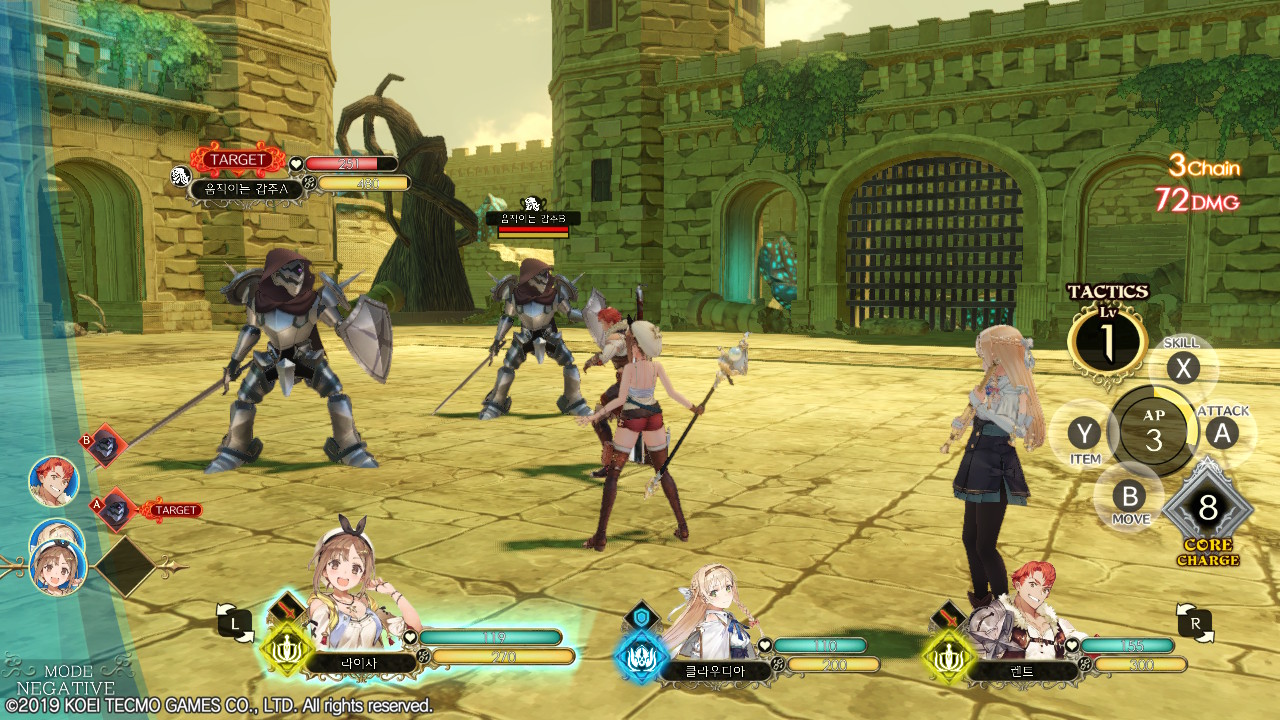The width and height of the screenshot is (1280, 720).
Task: Open the Core Charge diamond
Action: [1207, 510]
